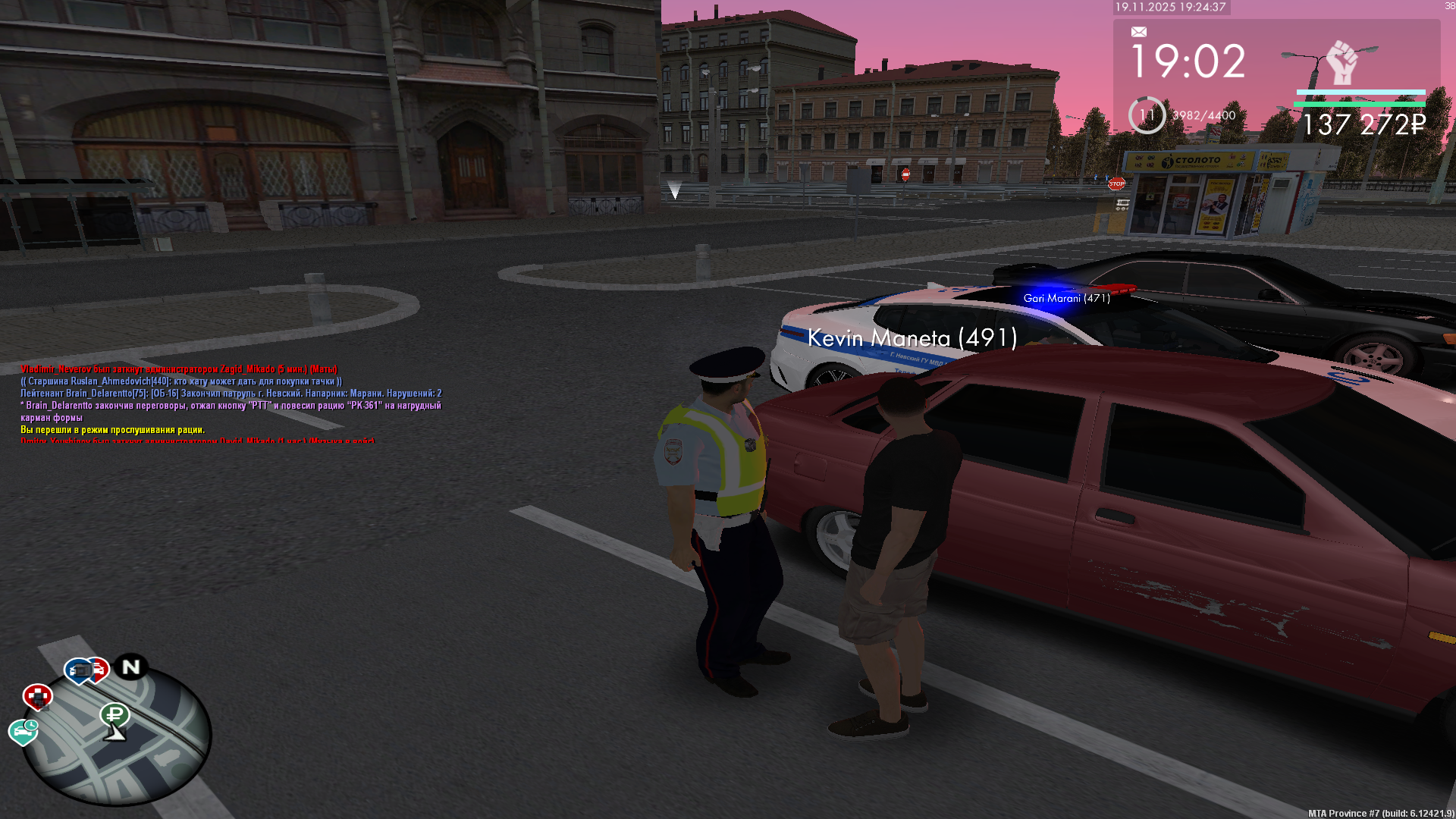The height and width of the screenshot is (819, 1456).
Task: Select the green ruble marker on minimap
Action: (x=115, y=714)
